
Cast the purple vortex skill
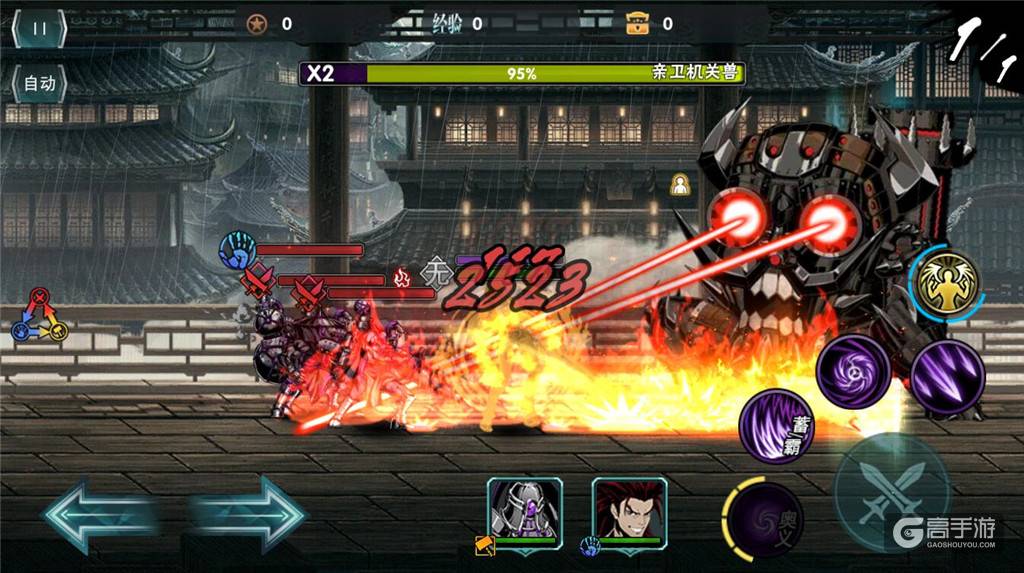[x=853, y=372]
